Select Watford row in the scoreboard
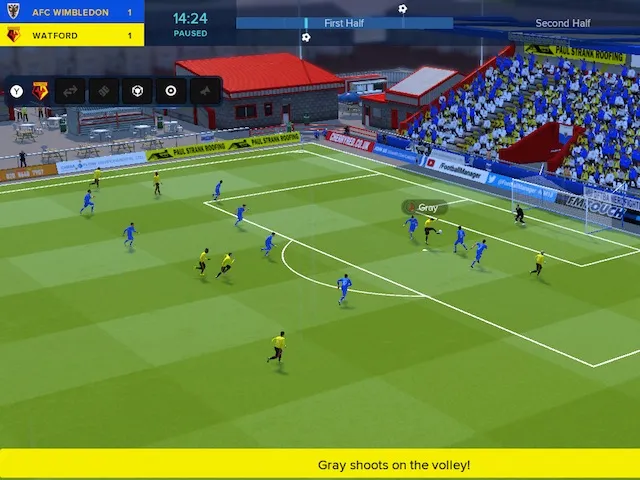This screenshot has height=480, width=640. coord(72,35)
